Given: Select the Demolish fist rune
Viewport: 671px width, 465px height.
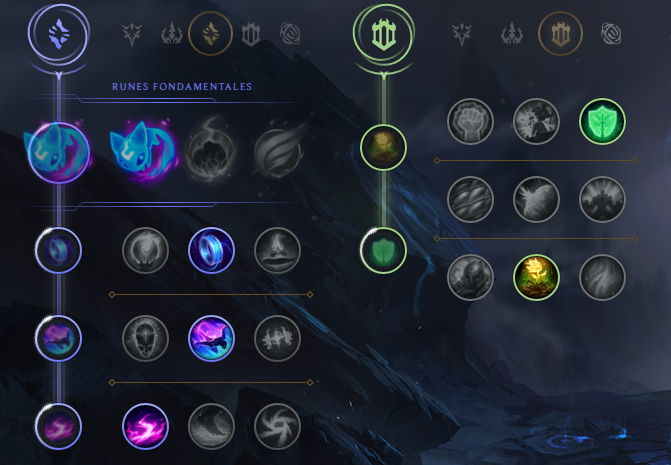Looking at the screenshot, I should coord(469,122).
